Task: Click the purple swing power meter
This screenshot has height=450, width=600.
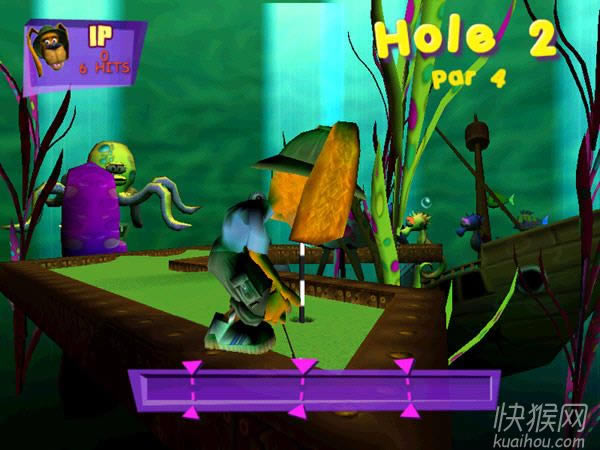Action: tap(314, 389)
